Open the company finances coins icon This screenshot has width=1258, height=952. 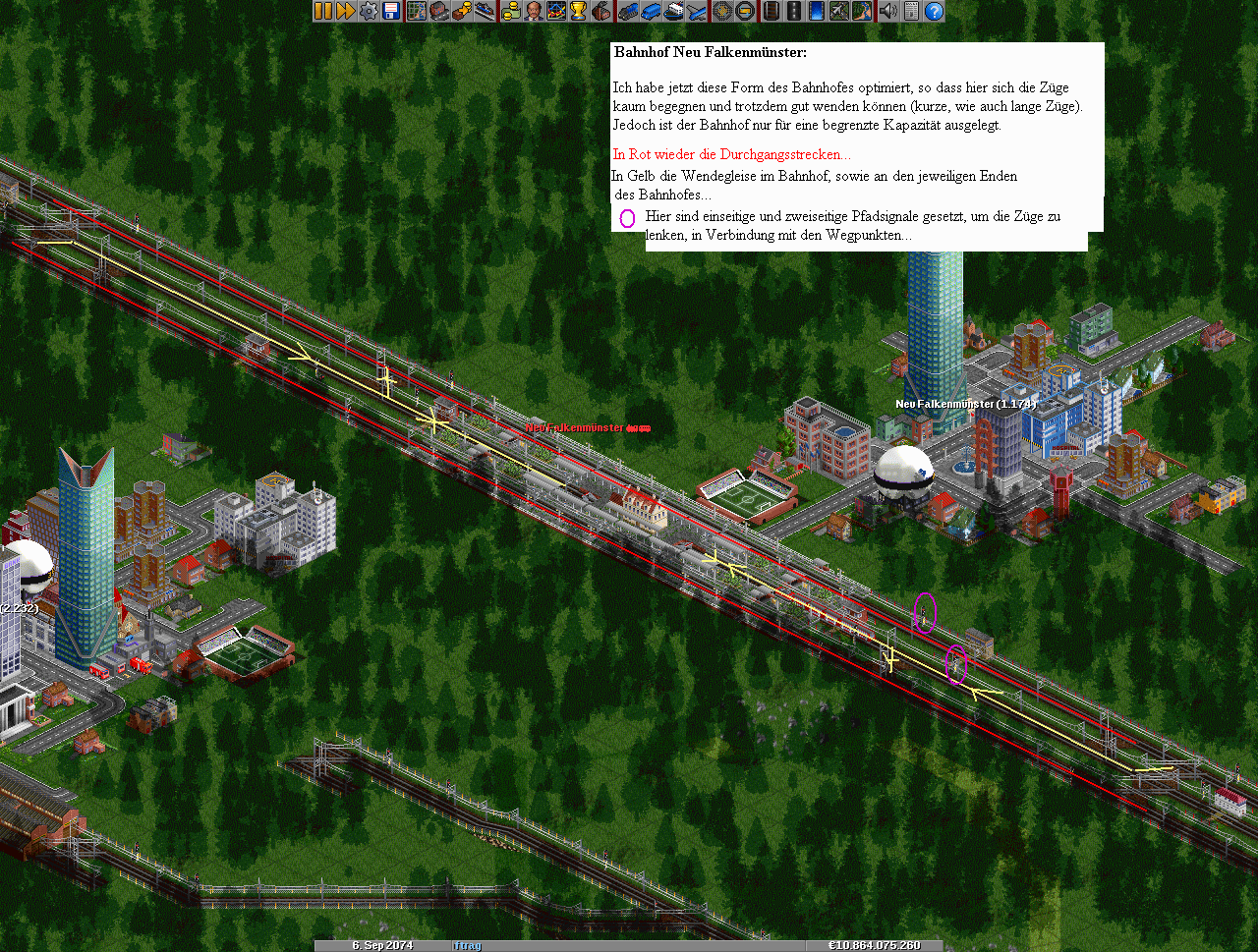[510, 11]
